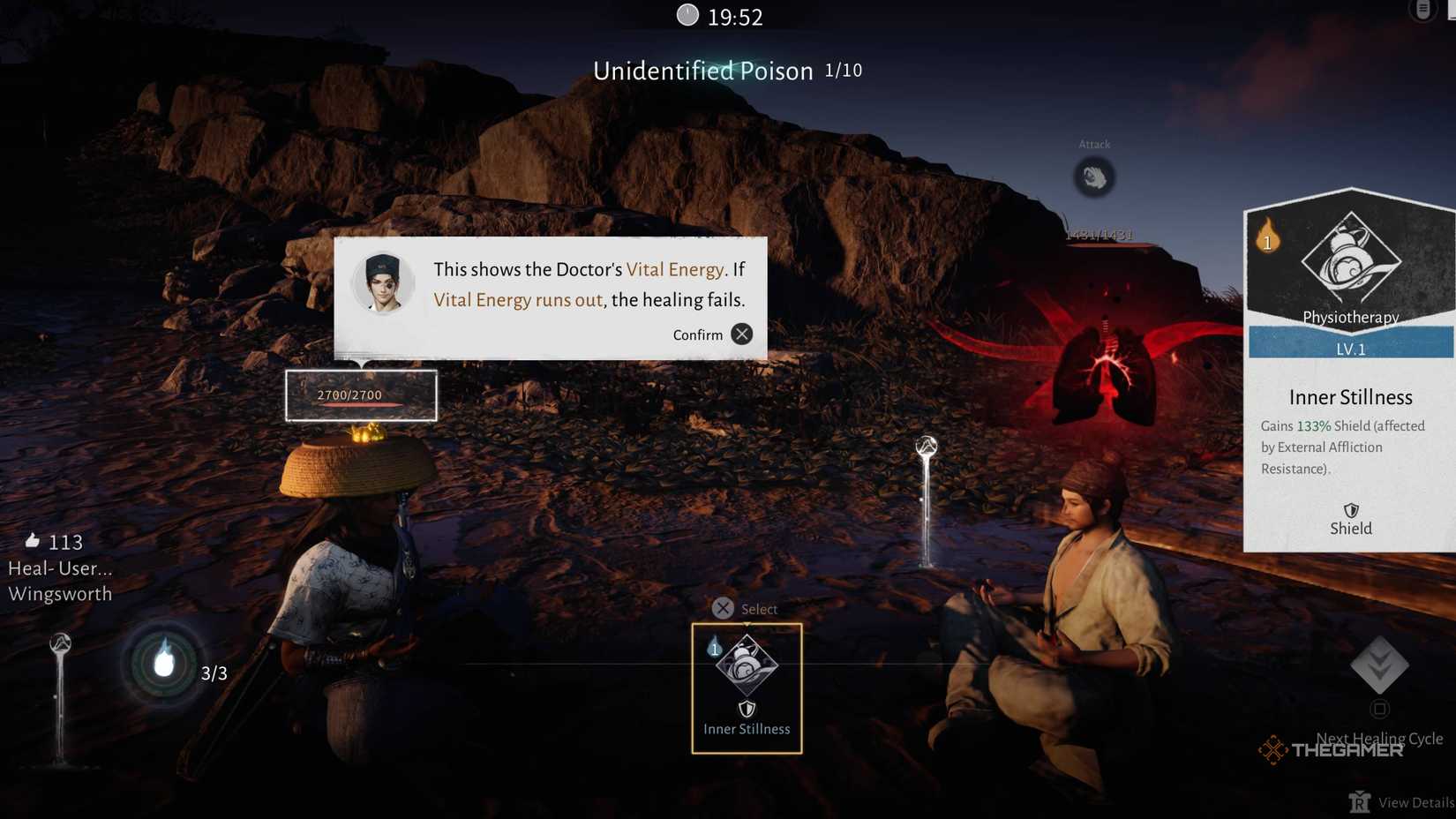Click the 2700/2700 Vital Energy bar
Screen dimensions: 1456x819
pos(363,395)
